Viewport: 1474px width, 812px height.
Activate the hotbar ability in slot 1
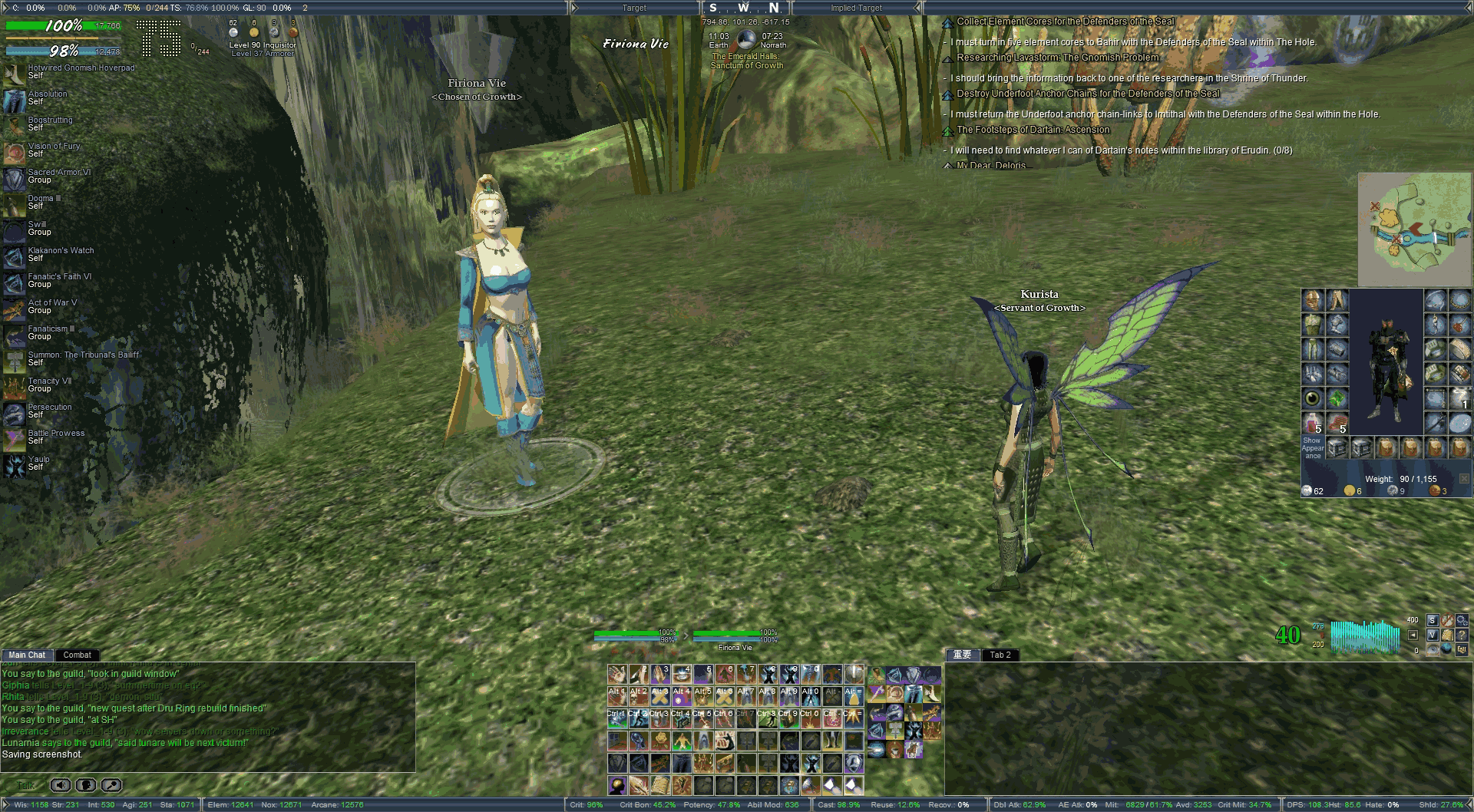pos(617,675)
